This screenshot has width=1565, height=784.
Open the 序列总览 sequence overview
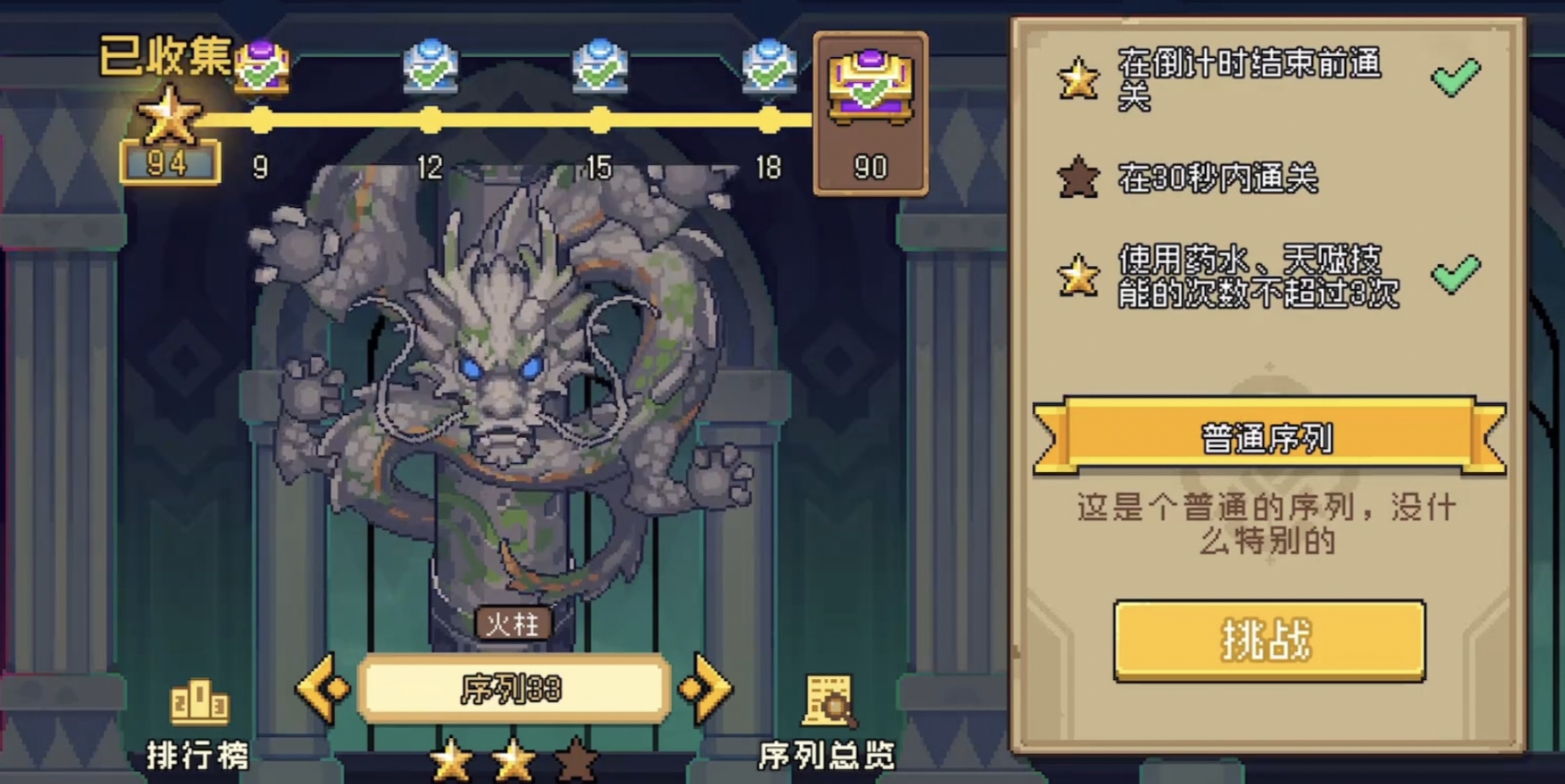coord(826,718)
